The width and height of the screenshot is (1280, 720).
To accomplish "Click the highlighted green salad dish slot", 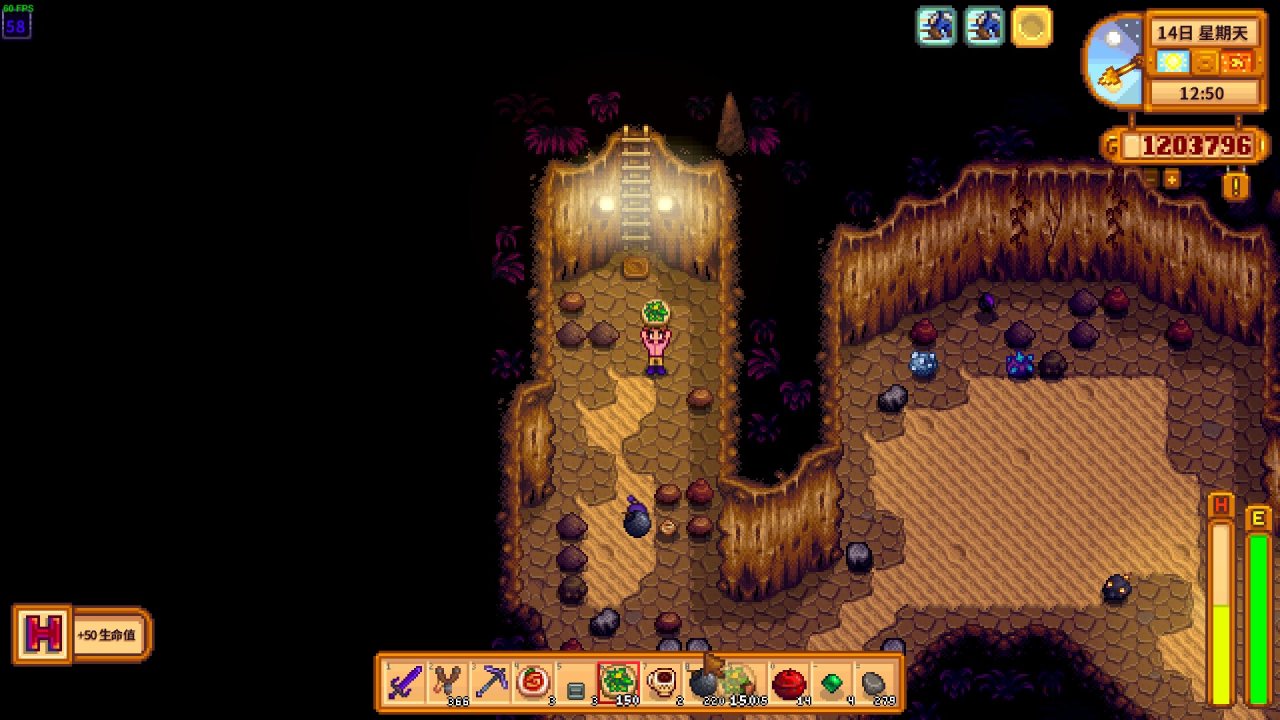I will coord(618,683).
